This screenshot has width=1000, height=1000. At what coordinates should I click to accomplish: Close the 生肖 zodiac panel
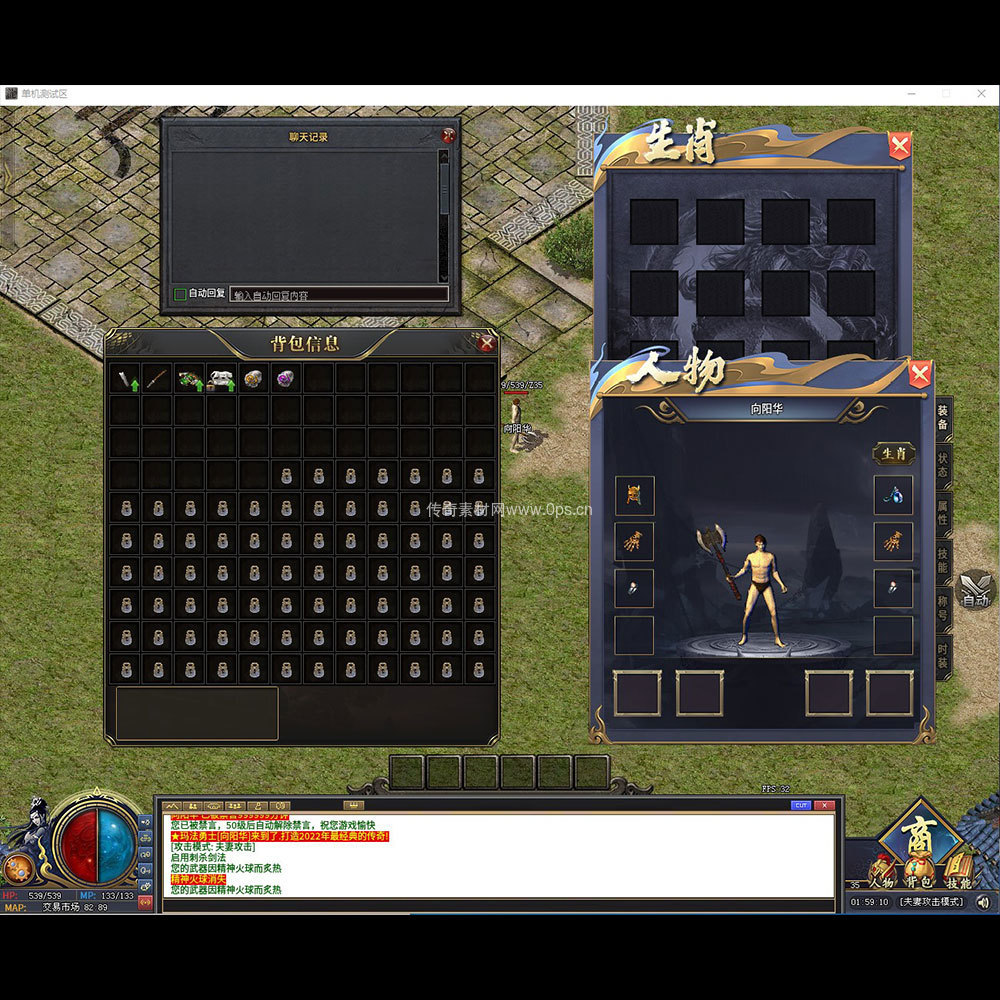click(x=900, y=147)
